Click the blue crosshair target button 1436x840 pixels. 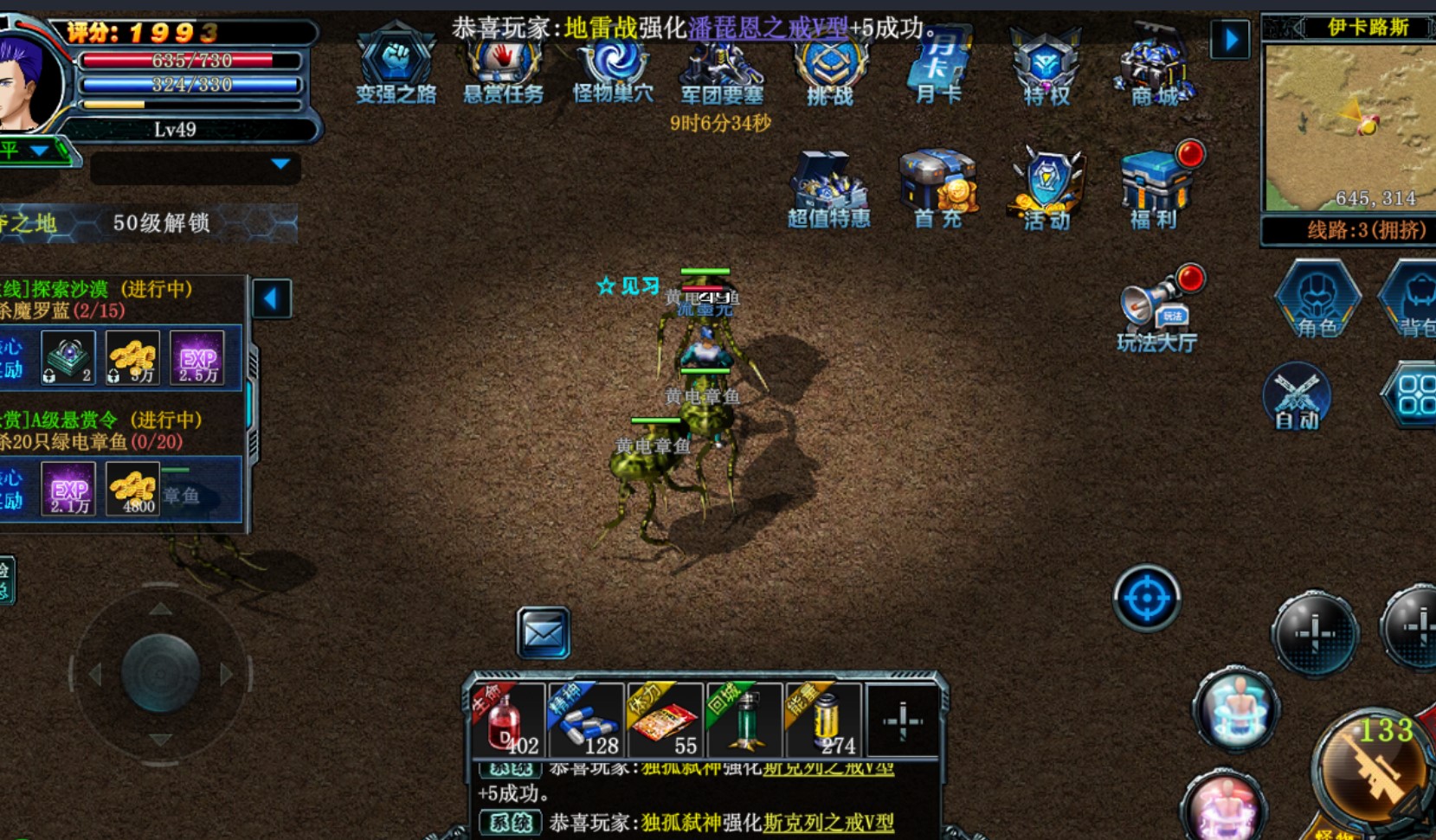click(1146, 598)
